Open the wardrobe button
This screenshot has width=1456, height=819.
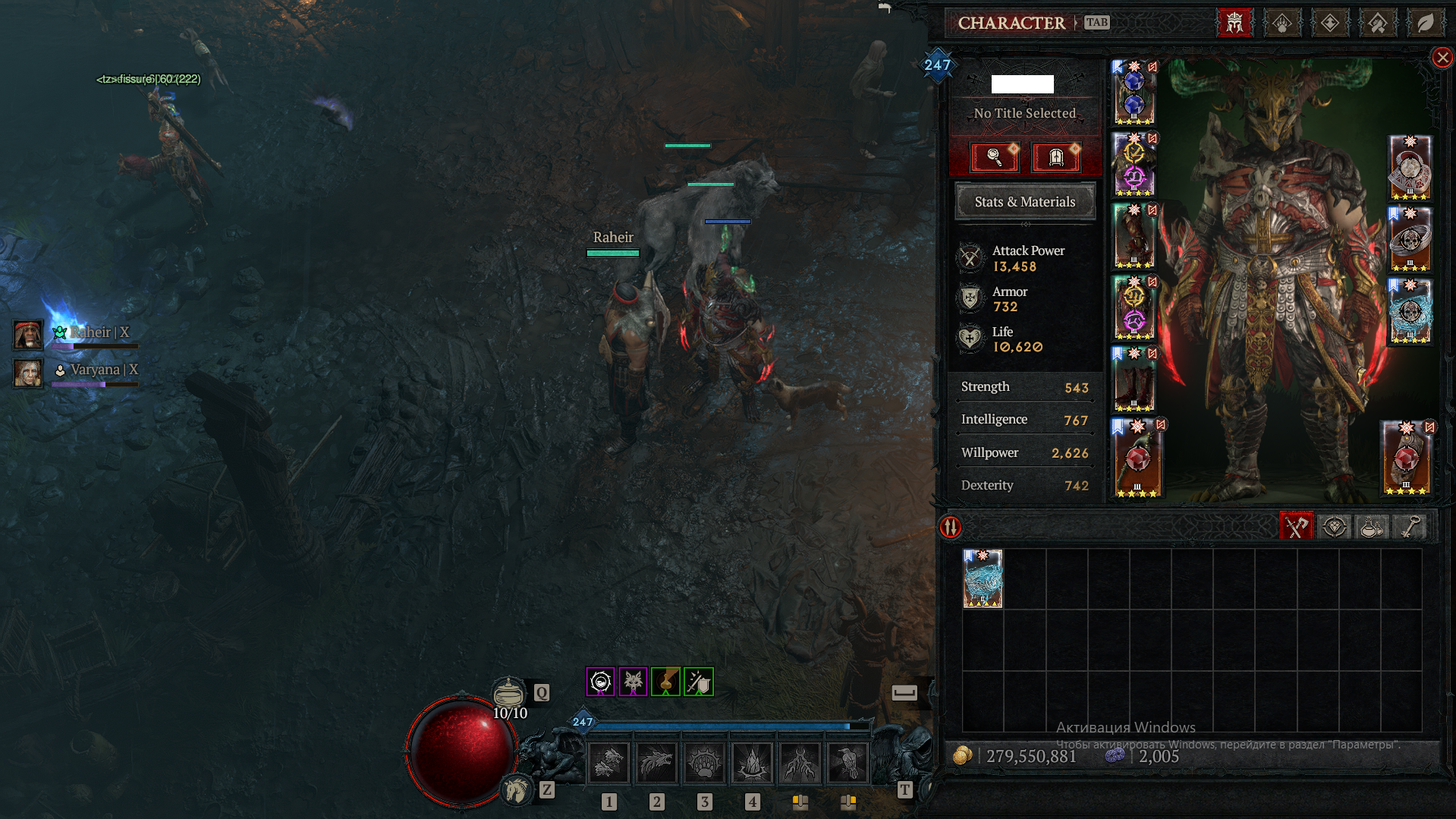pos(1055,157)
